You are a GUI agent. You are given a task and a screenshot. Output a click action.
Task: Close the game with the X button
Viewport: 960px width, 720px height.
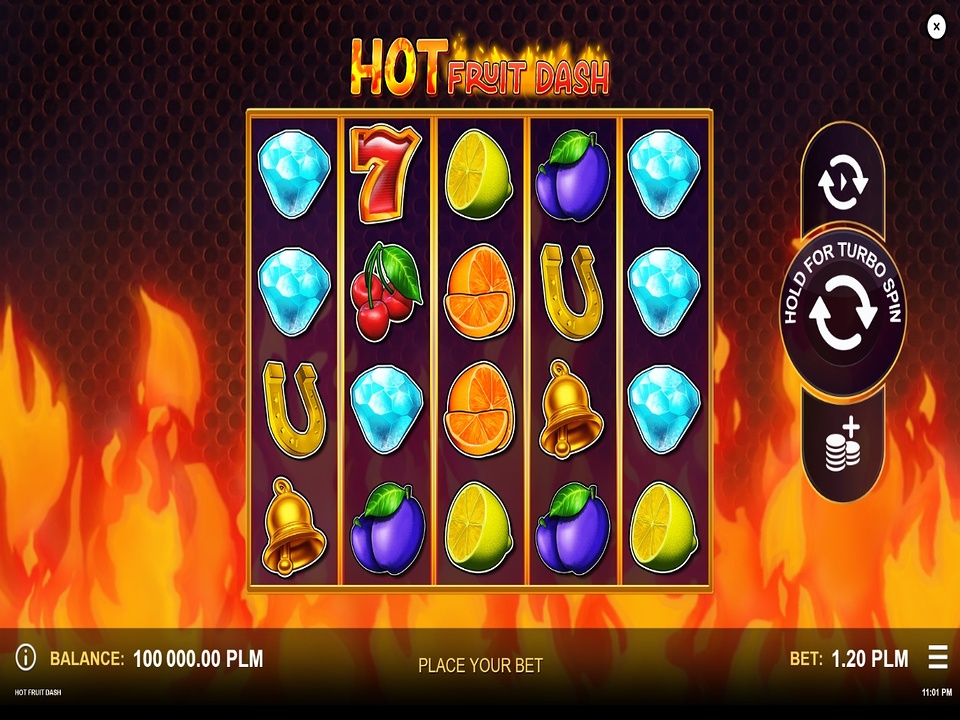[x=936, y=27]
